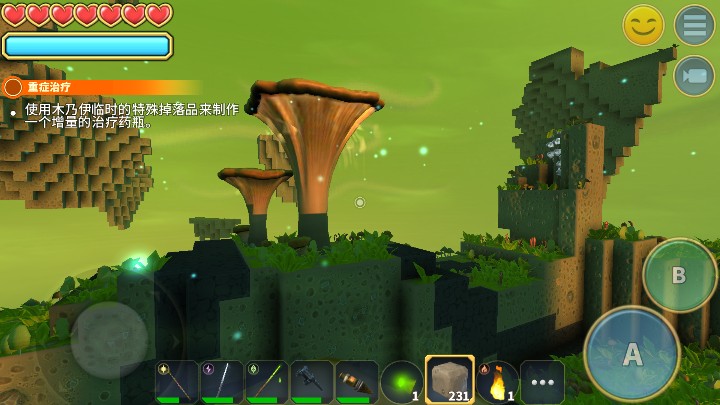The width and height of the screenshot is (720, 405).
Task: Select the golden staff in the hotbar
Action: pyautogui.click(x=176, y=382)
